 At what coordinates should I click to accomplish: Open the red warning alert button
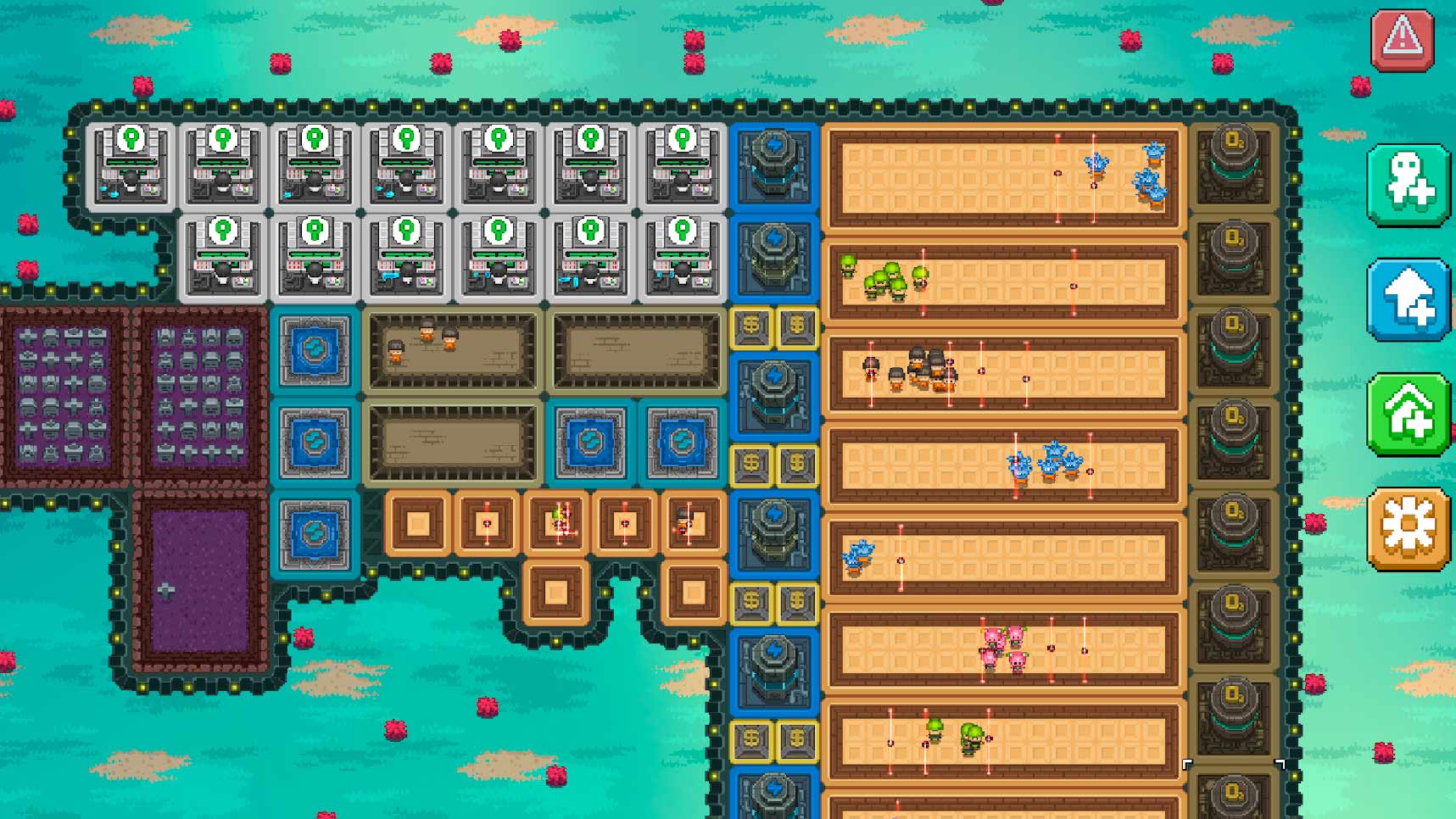pos(1402,39)
